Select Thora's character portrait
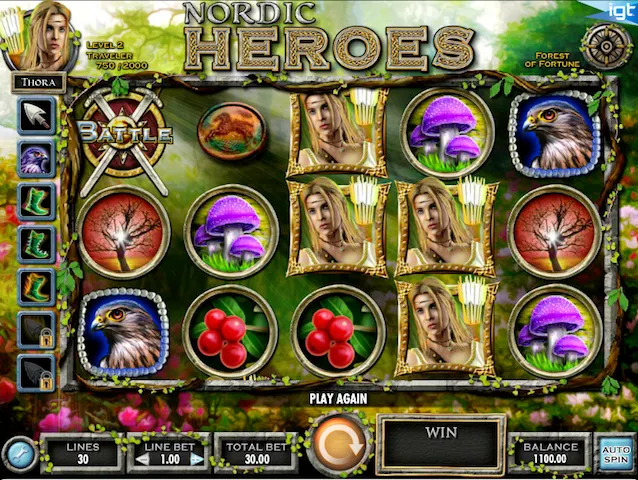This screenshot has height=480, width=638. click(x=42, y=35)
